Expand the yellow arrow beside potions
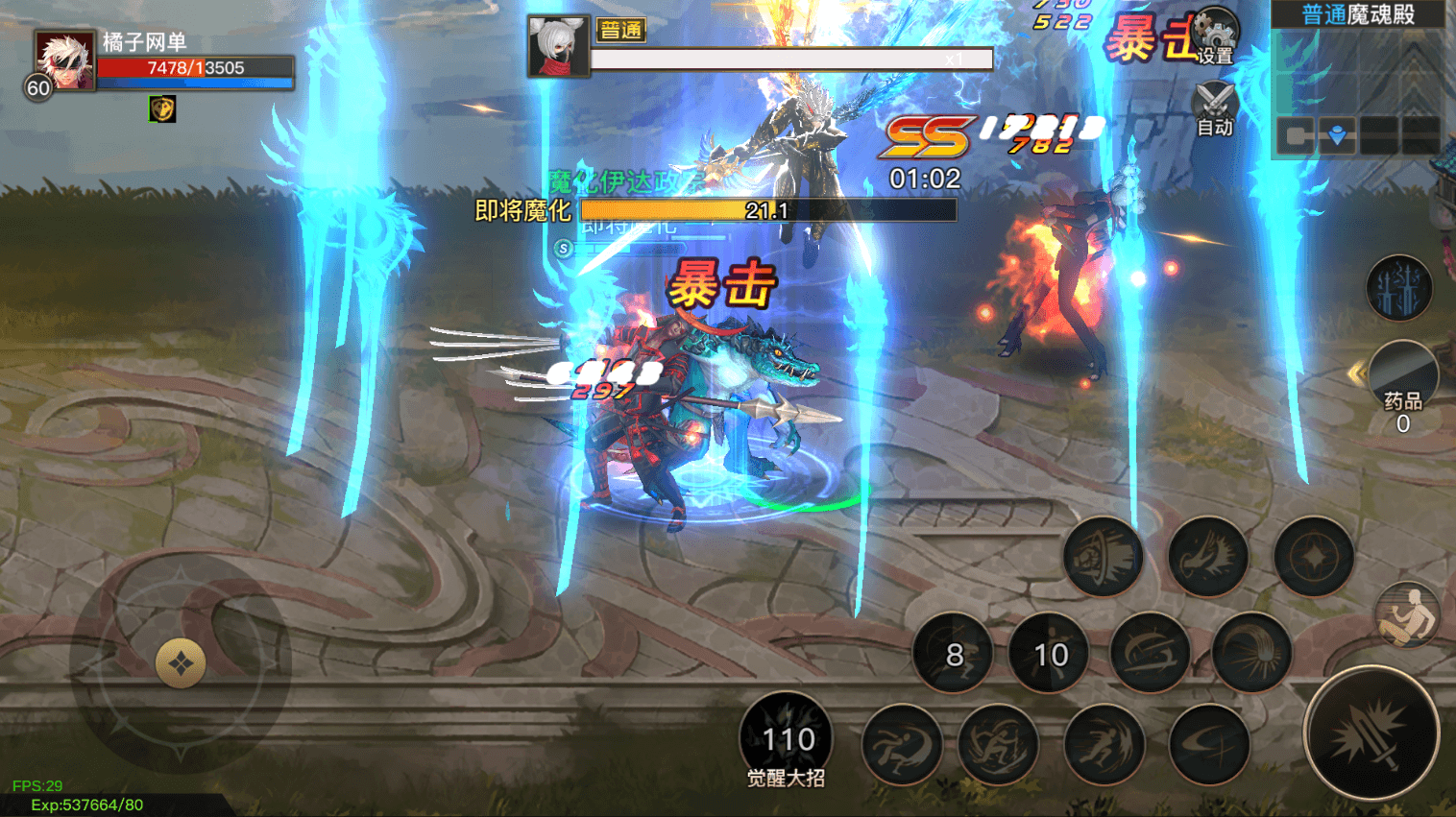The width and height of the screenshot is (1456, 817). click(1355, 373)
